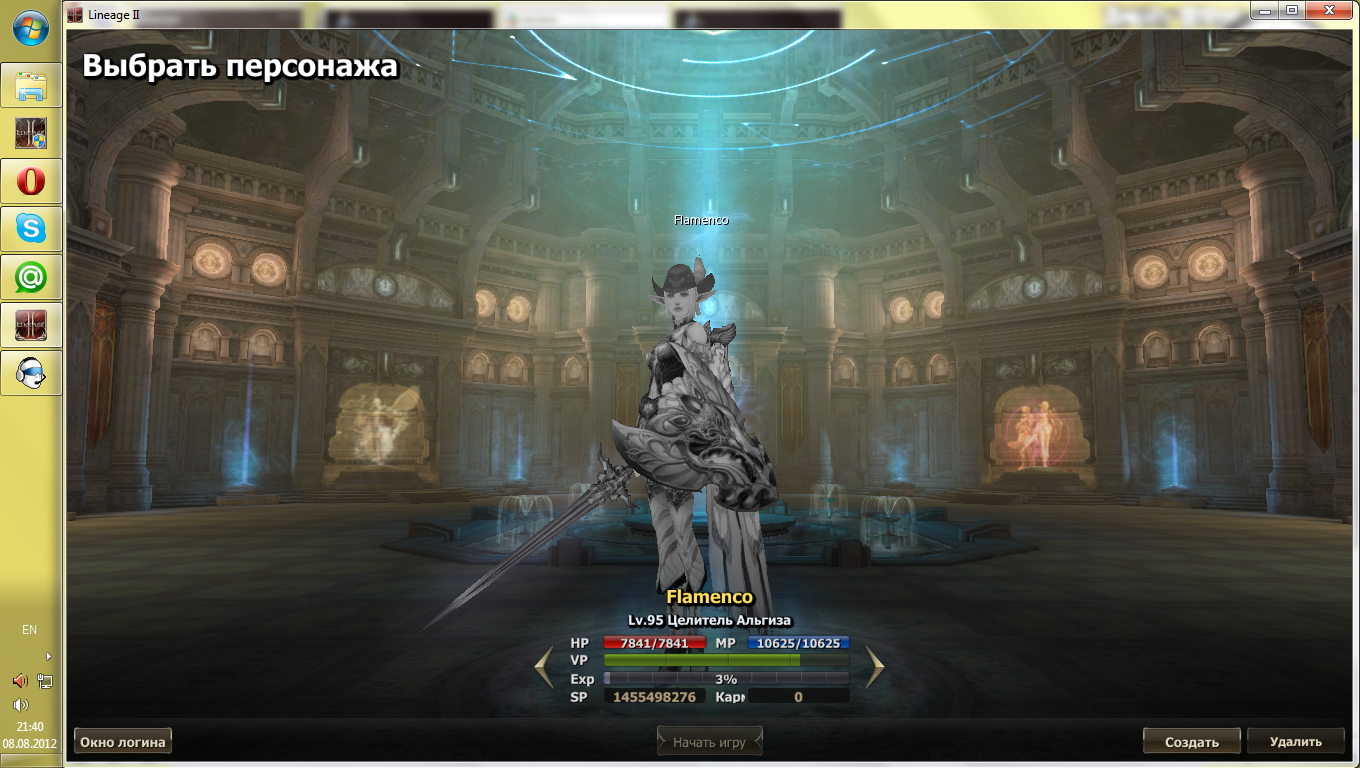Image resolution: width=1360 pixels, height=768 pixels.
Task: Delete the character using Удалить
Action: pyautogui.click(x=1295, y=742)
